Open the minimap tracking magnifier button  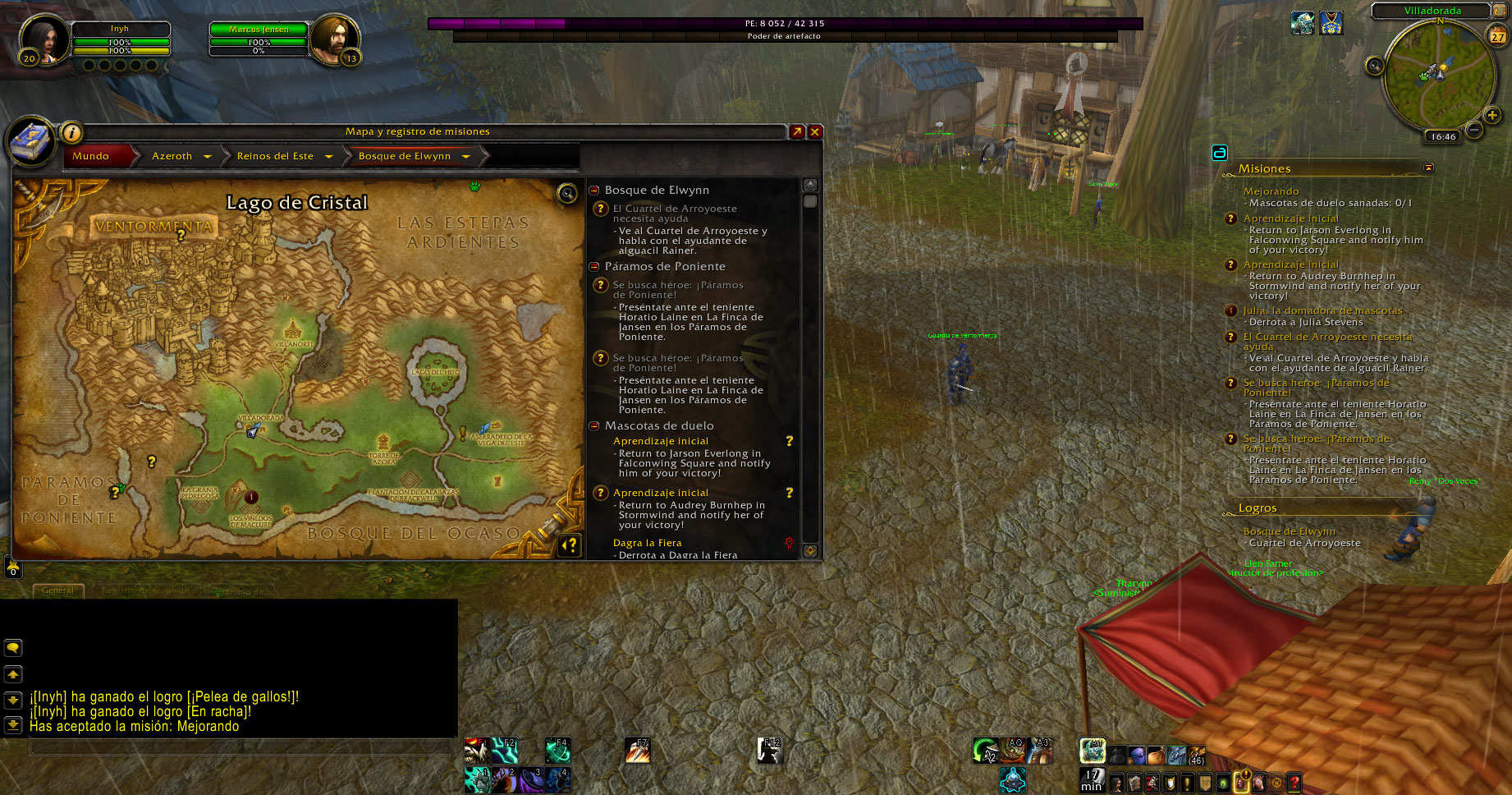point(1375,67)
